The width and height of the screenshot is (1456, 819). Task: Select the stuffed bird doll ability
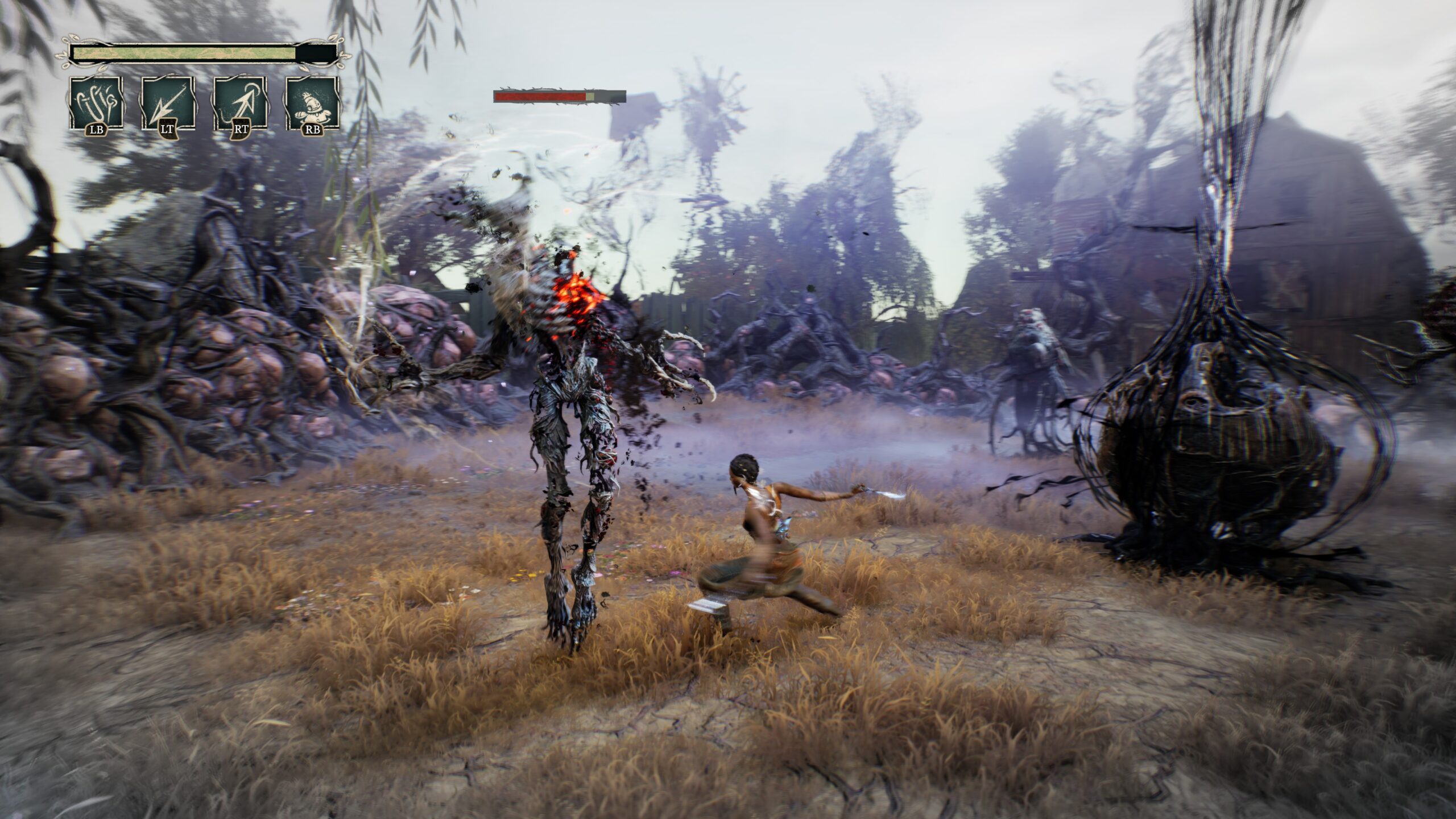coord(313,103)
